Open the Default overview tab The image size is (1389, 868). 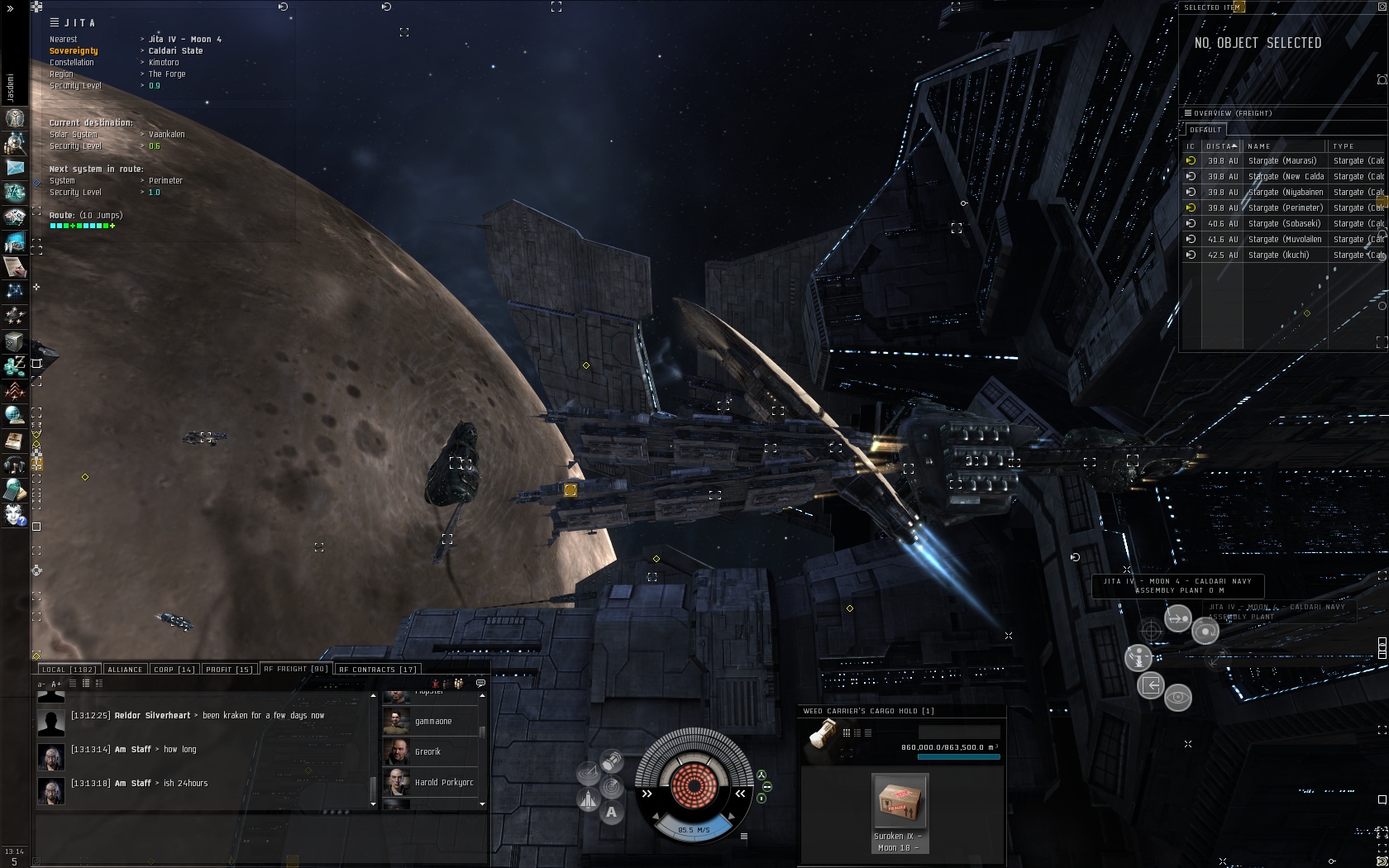(x=1205, y=130)
